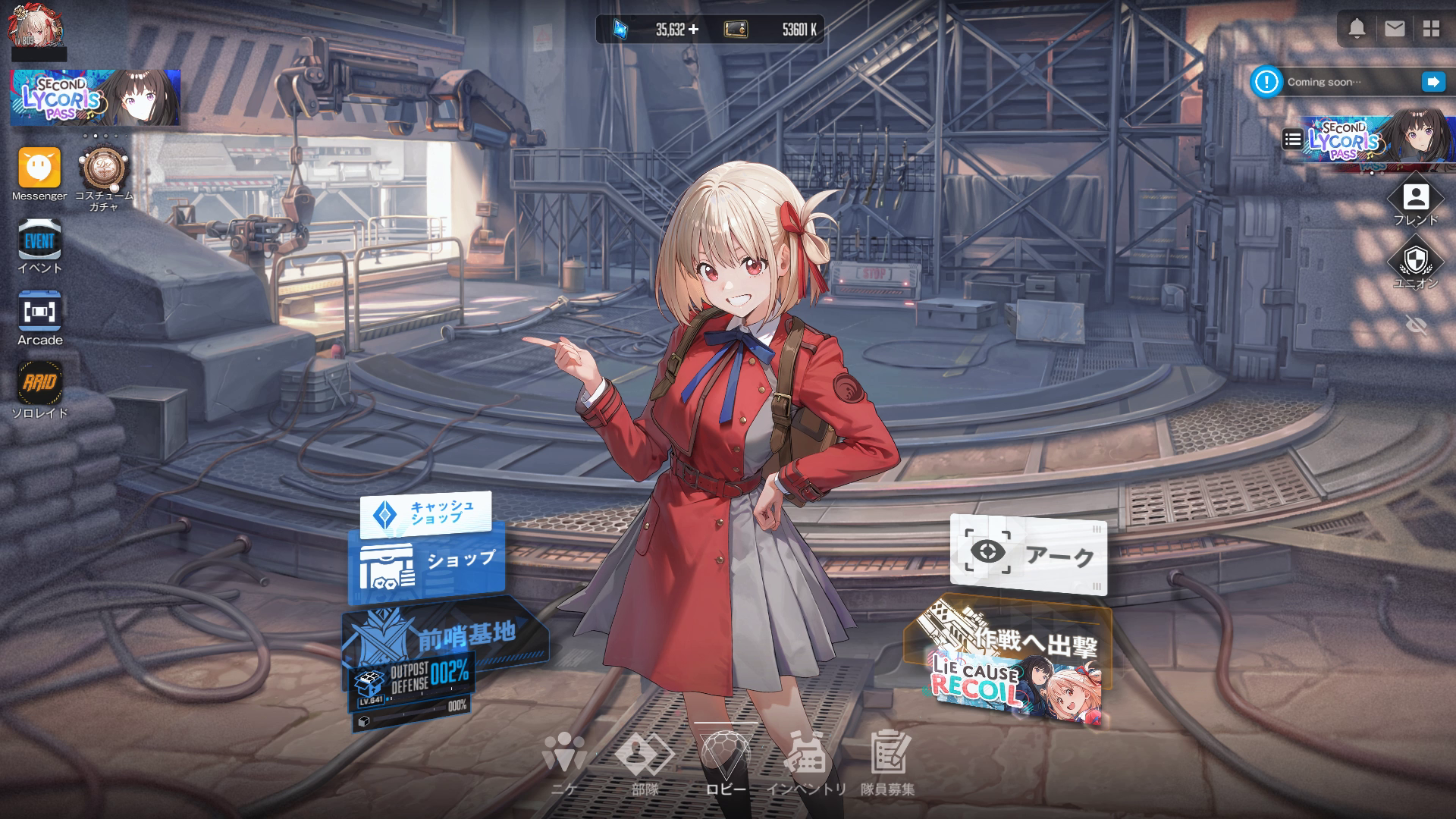The image size is (1456, 819).
Task: Enter the ソロレイド solo raid
Action: coord(39,383)
